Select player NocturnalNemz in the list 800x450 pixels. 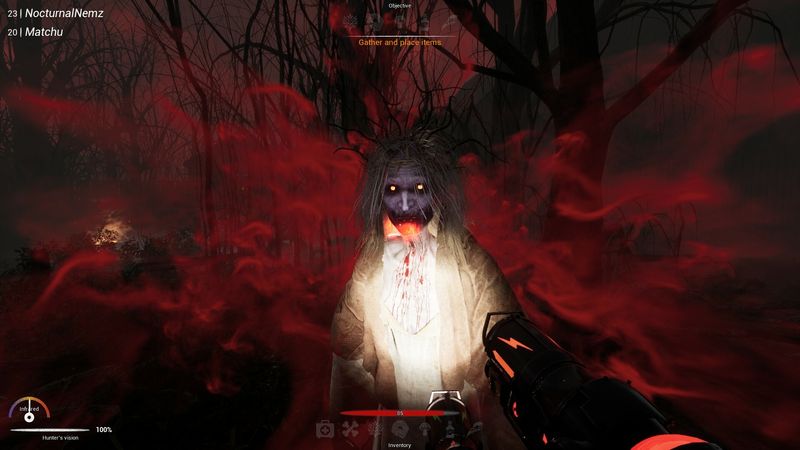tap(62, 14)
